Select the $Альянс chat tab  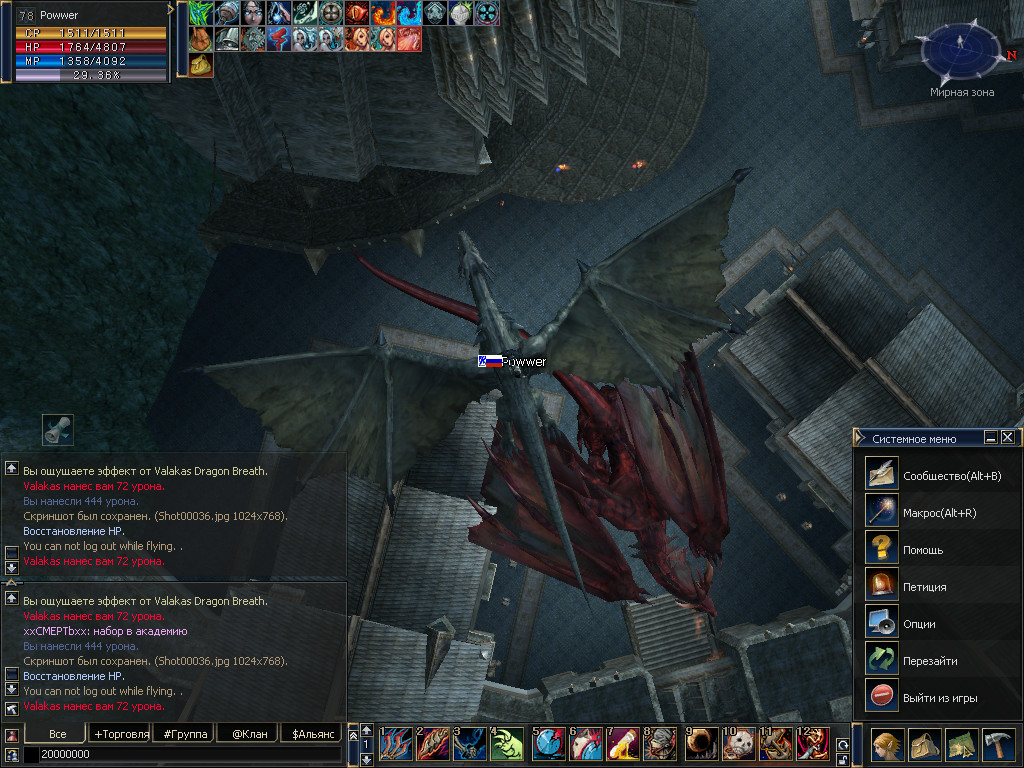tap(312, 734)
